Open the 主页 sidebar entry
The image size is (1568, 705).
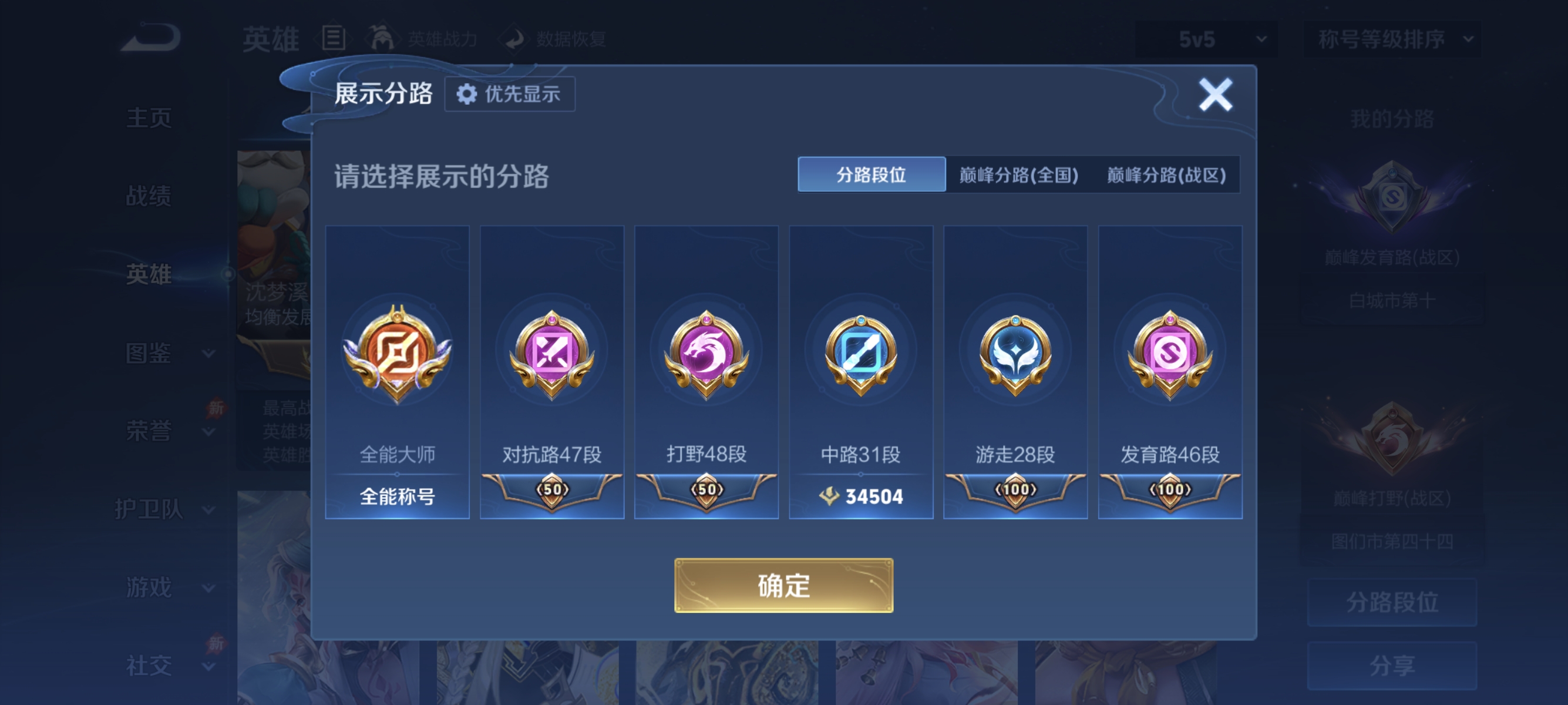(148, 118)
